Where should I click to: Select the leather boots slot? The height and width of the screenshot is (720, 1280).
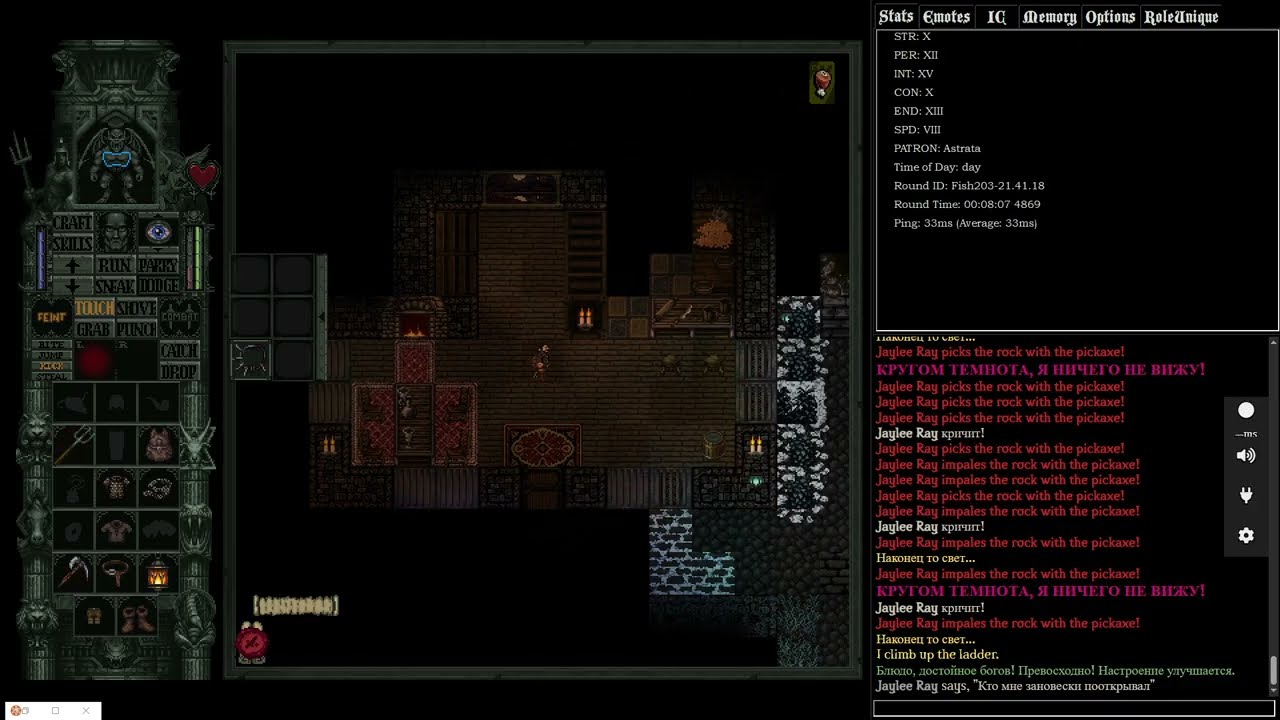137,616
